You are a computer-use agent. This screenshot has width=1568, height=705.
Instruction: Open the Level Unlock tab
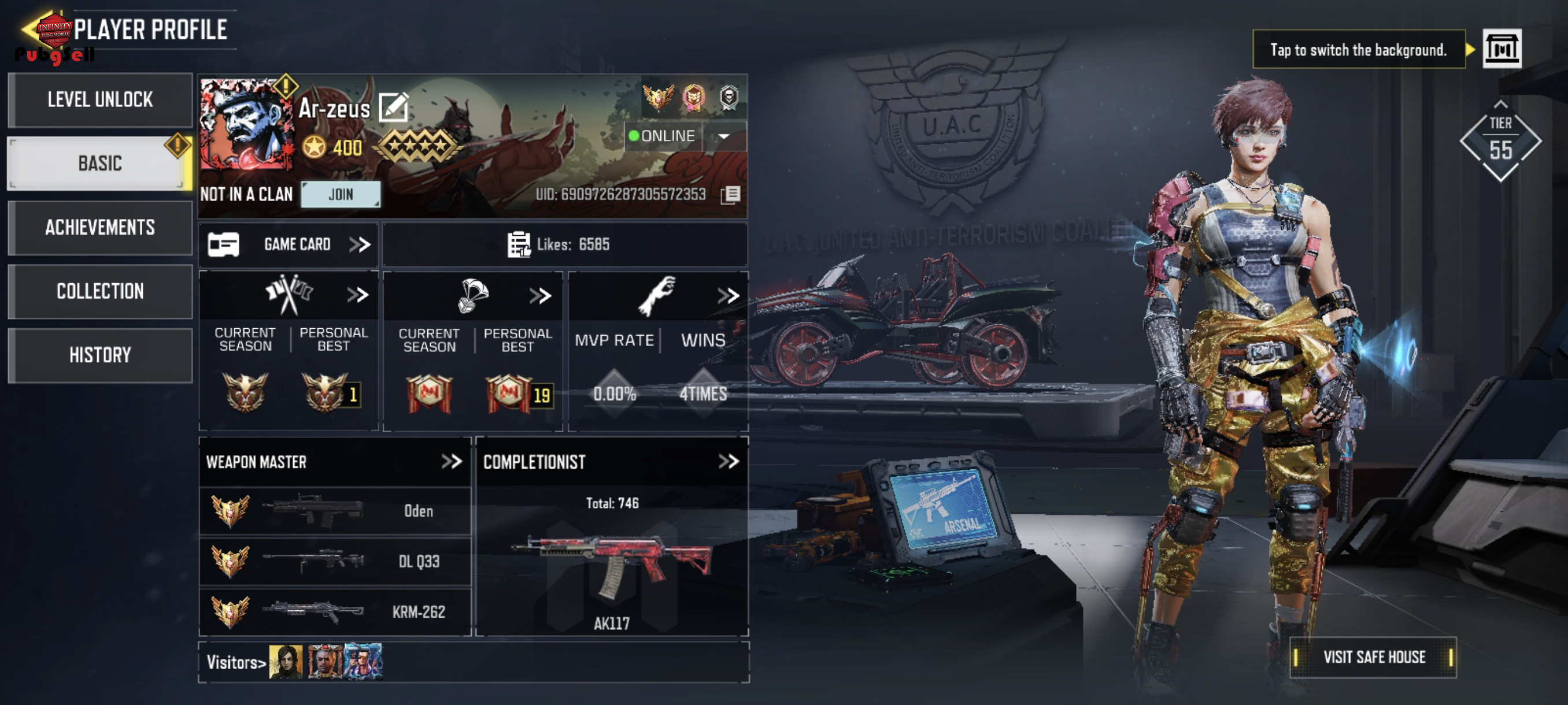(101, 100)
